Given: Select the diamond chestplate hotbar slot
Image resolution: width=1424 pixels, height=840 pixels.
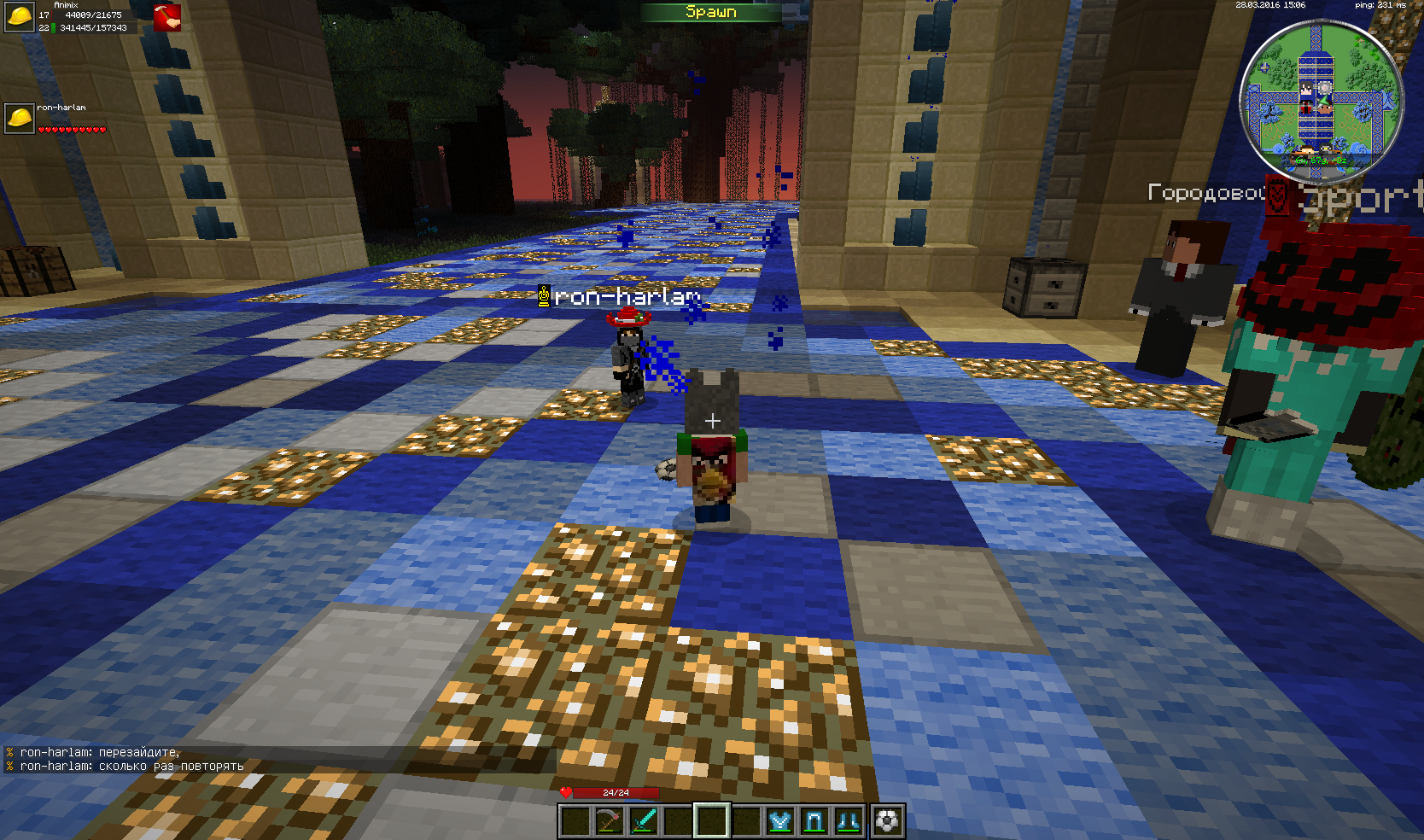Looking at the screenshot, I should [x=779, y=821].
